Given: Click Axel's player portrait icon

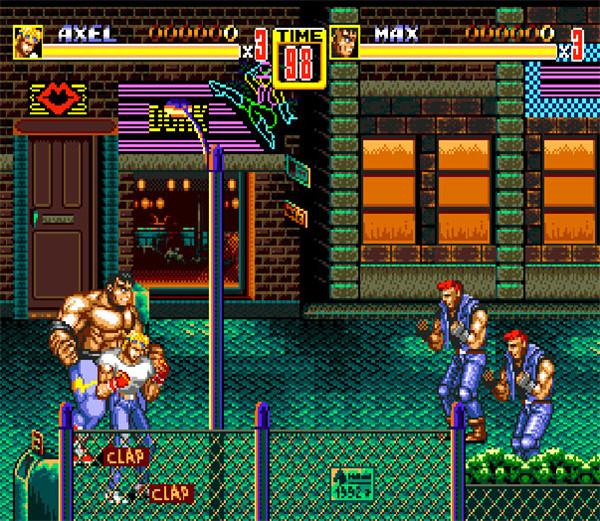Looking at the screenshot, I should (x=27, y=41).
